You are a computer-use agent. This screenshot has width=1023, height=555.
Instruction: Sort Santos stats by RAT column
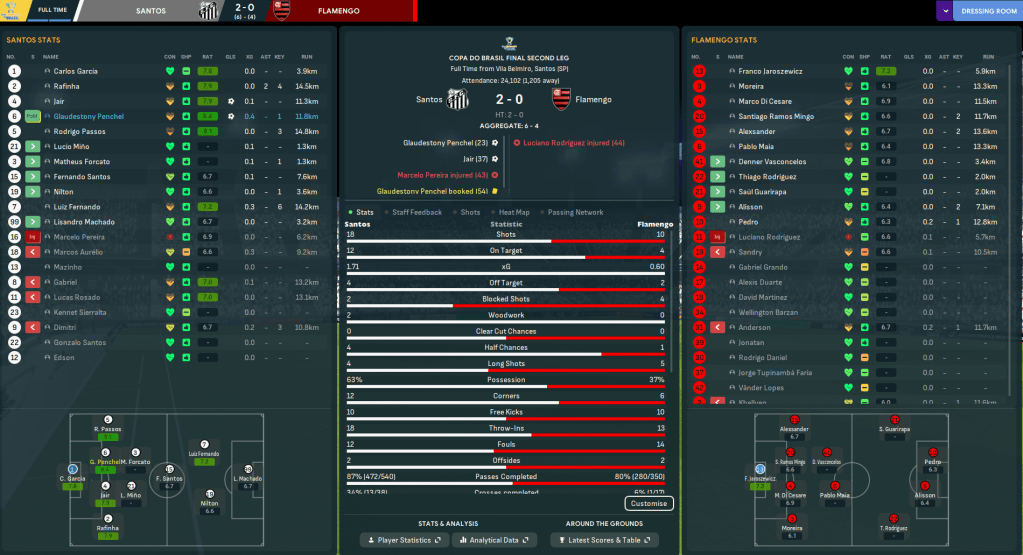click(207, 57)
